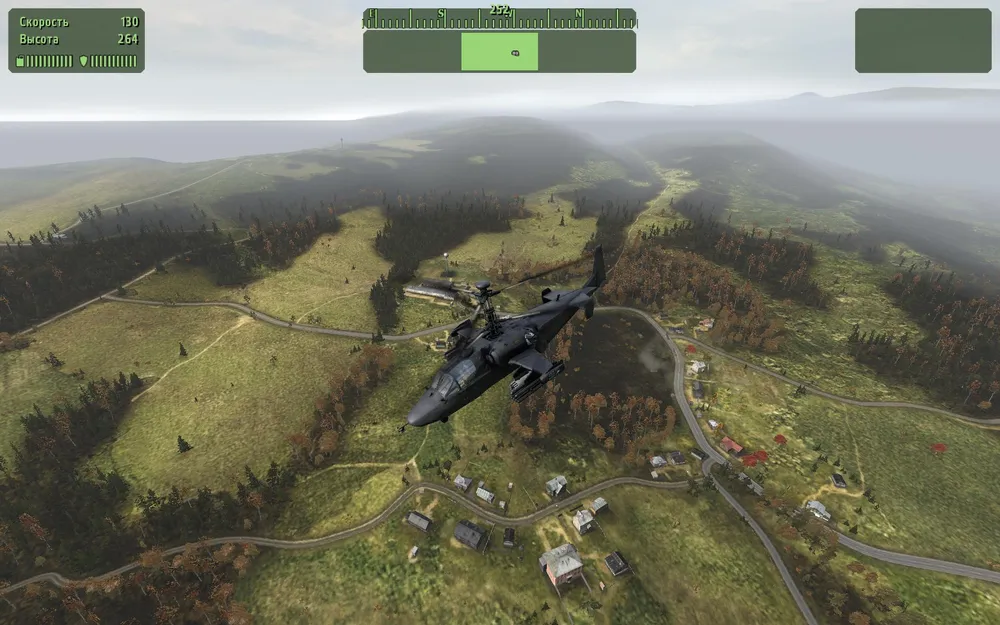Click the empty weapon info panel
This screenshot has width=1000, height=625.
[922, 41]
